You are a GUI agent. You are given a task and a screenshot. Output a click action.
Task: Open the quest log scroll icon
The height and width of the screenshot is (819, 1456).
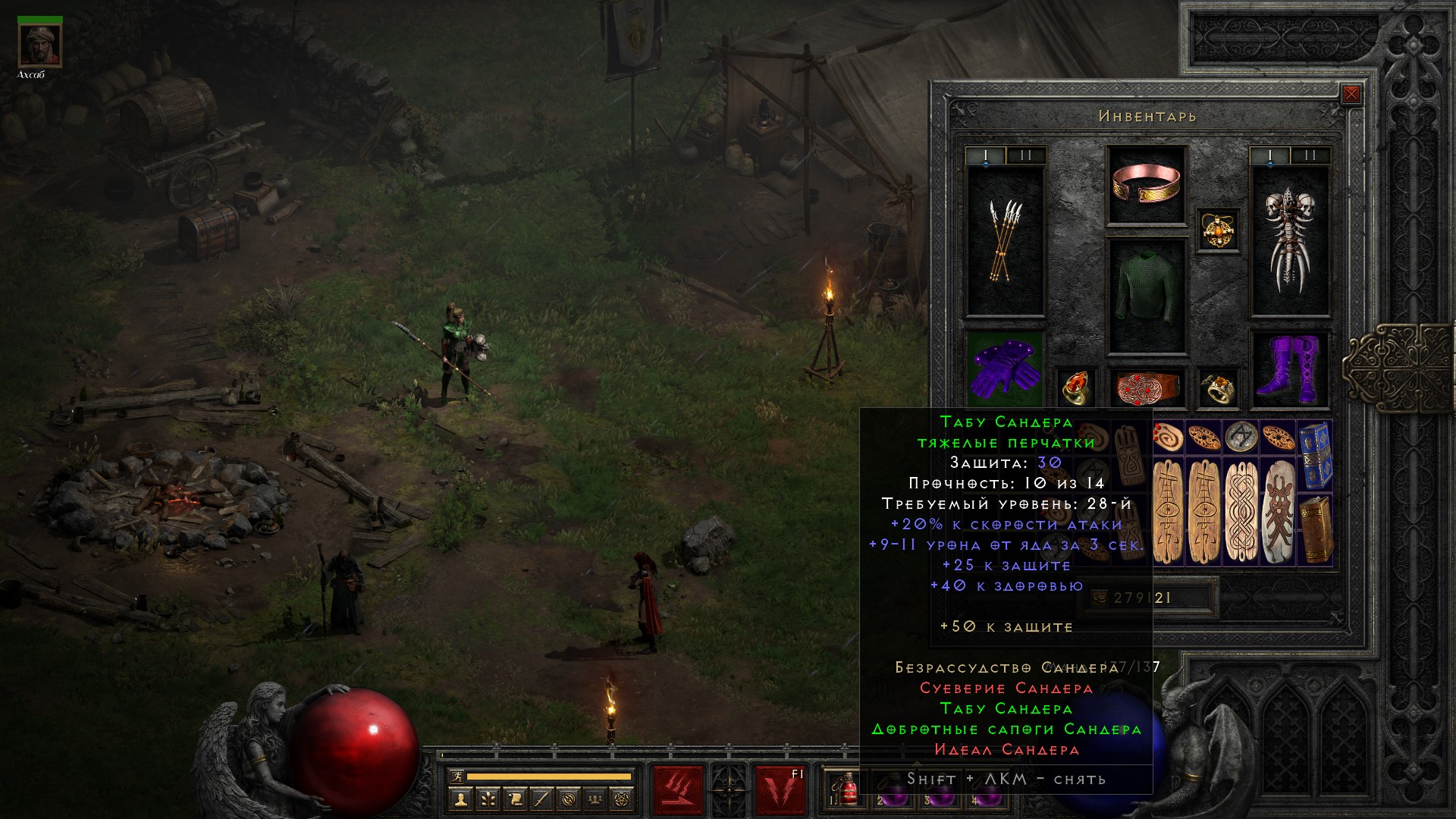tap(515, 799)
